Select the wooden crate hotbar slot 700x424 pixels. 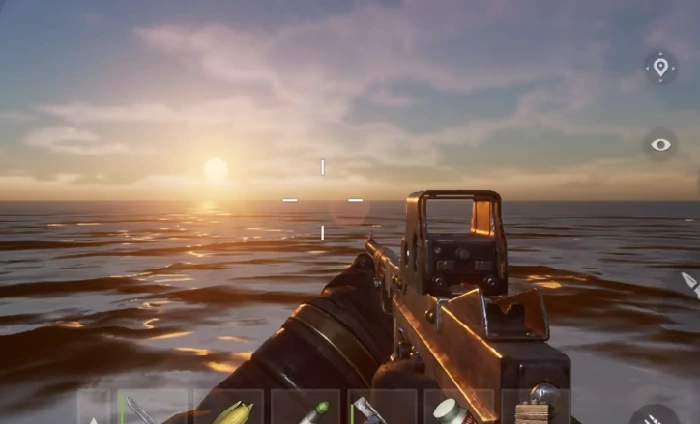(x=533, y=411)
